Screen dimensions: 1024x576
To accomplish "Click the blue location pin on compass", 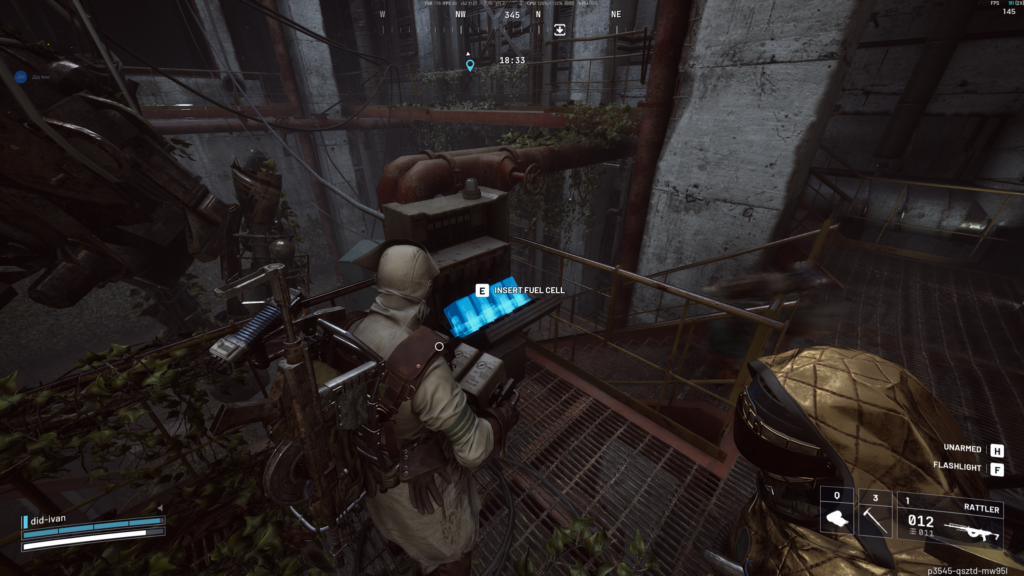I will click(x=470, y=65).
